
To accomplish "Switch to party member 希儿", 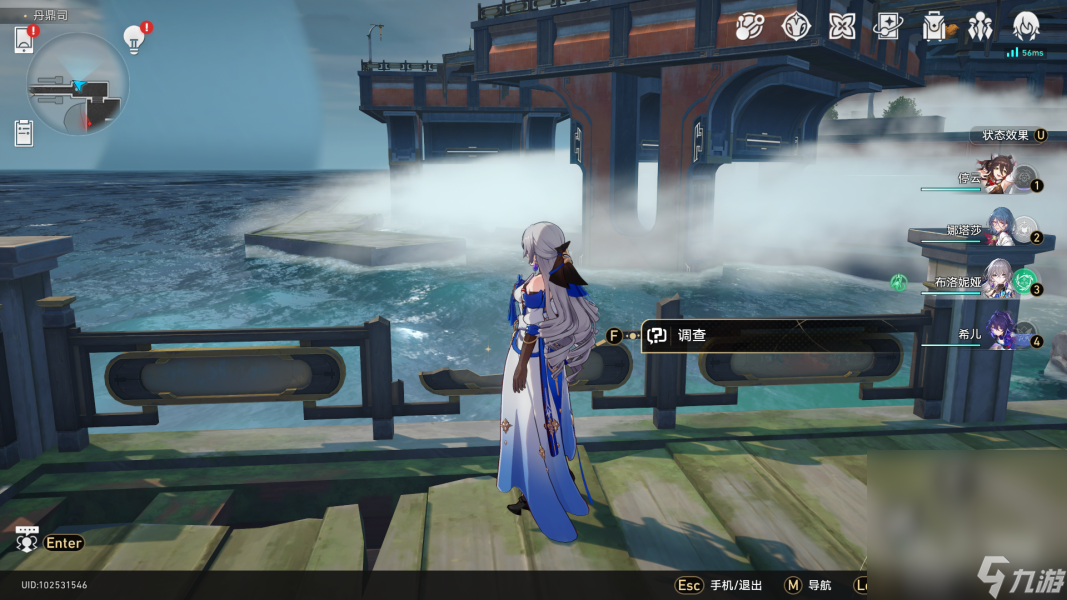I will click(x=998, y=333).
